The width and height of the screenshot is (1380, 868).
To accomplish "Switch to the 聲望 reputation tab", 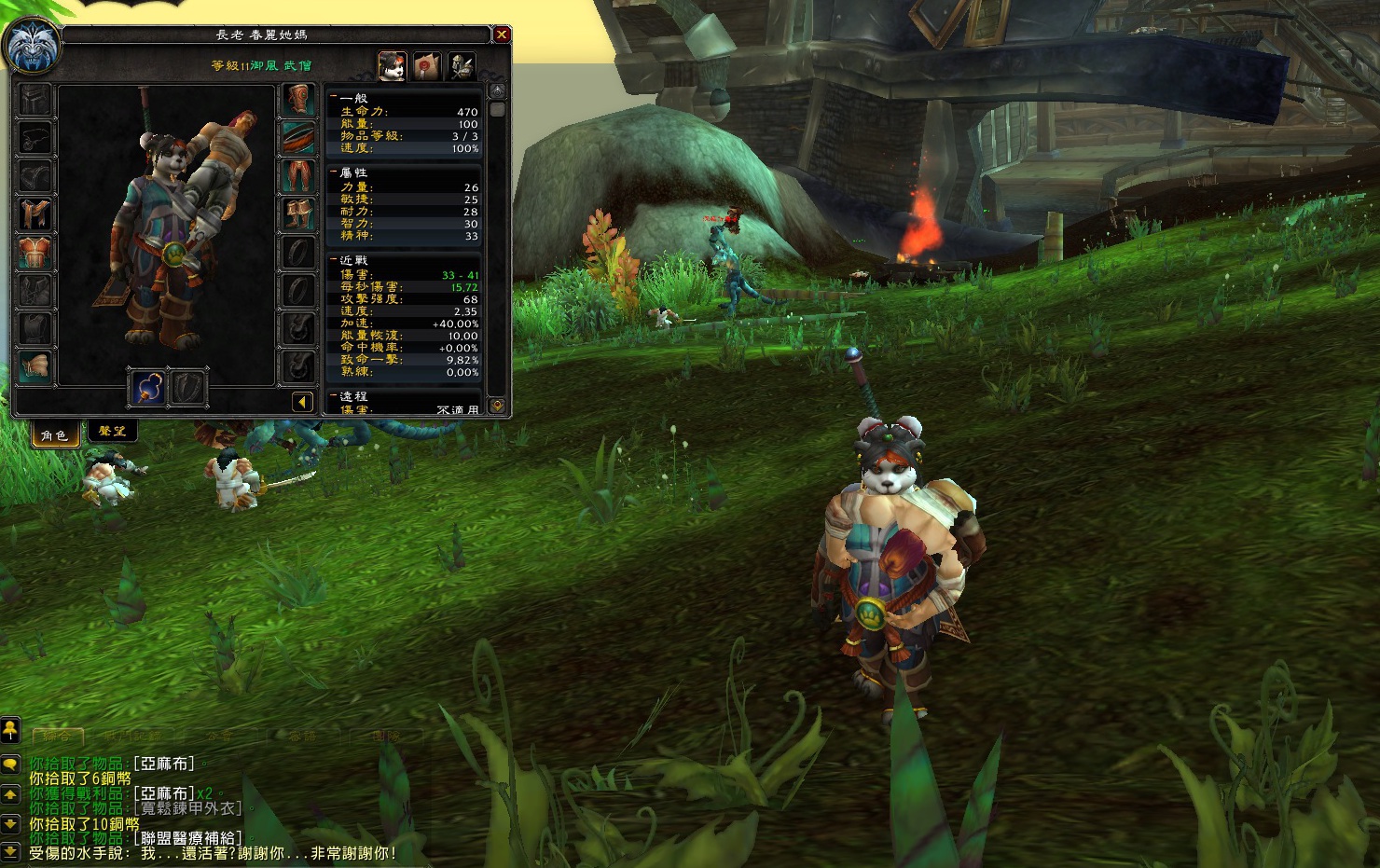I will (112, 431).
